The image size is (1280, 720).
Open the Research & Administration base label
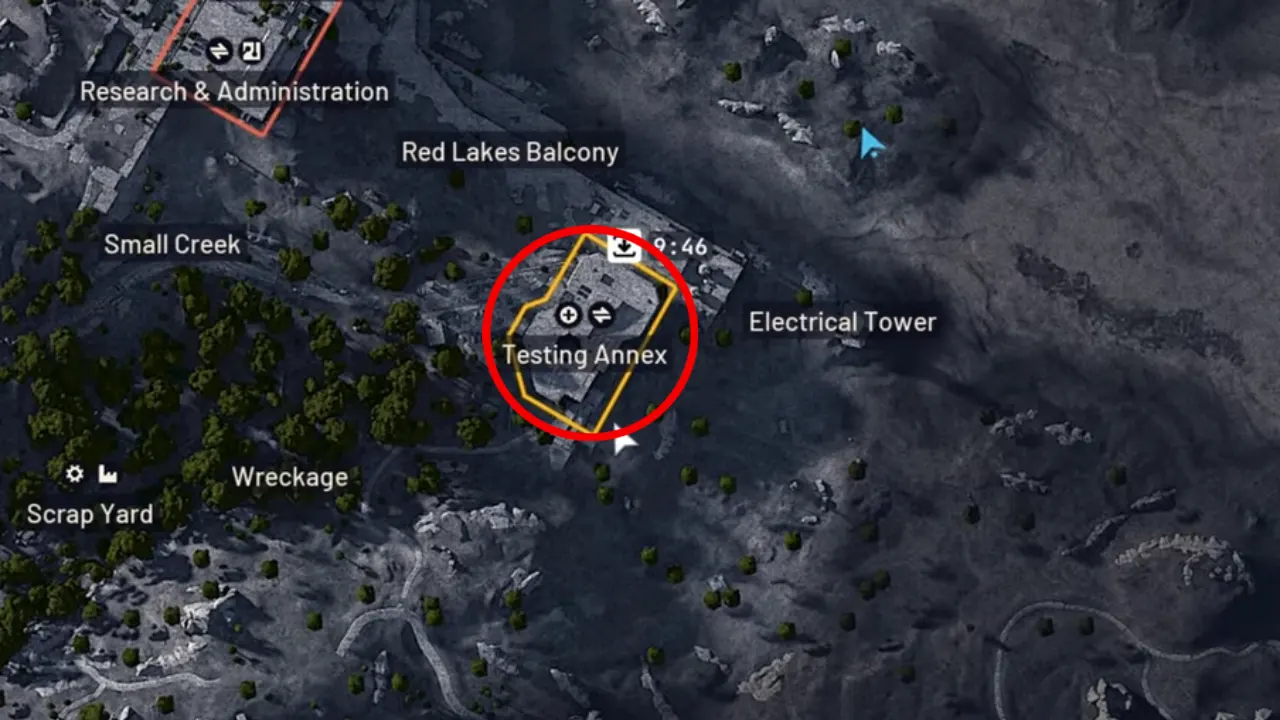click(x=234, y=92)
